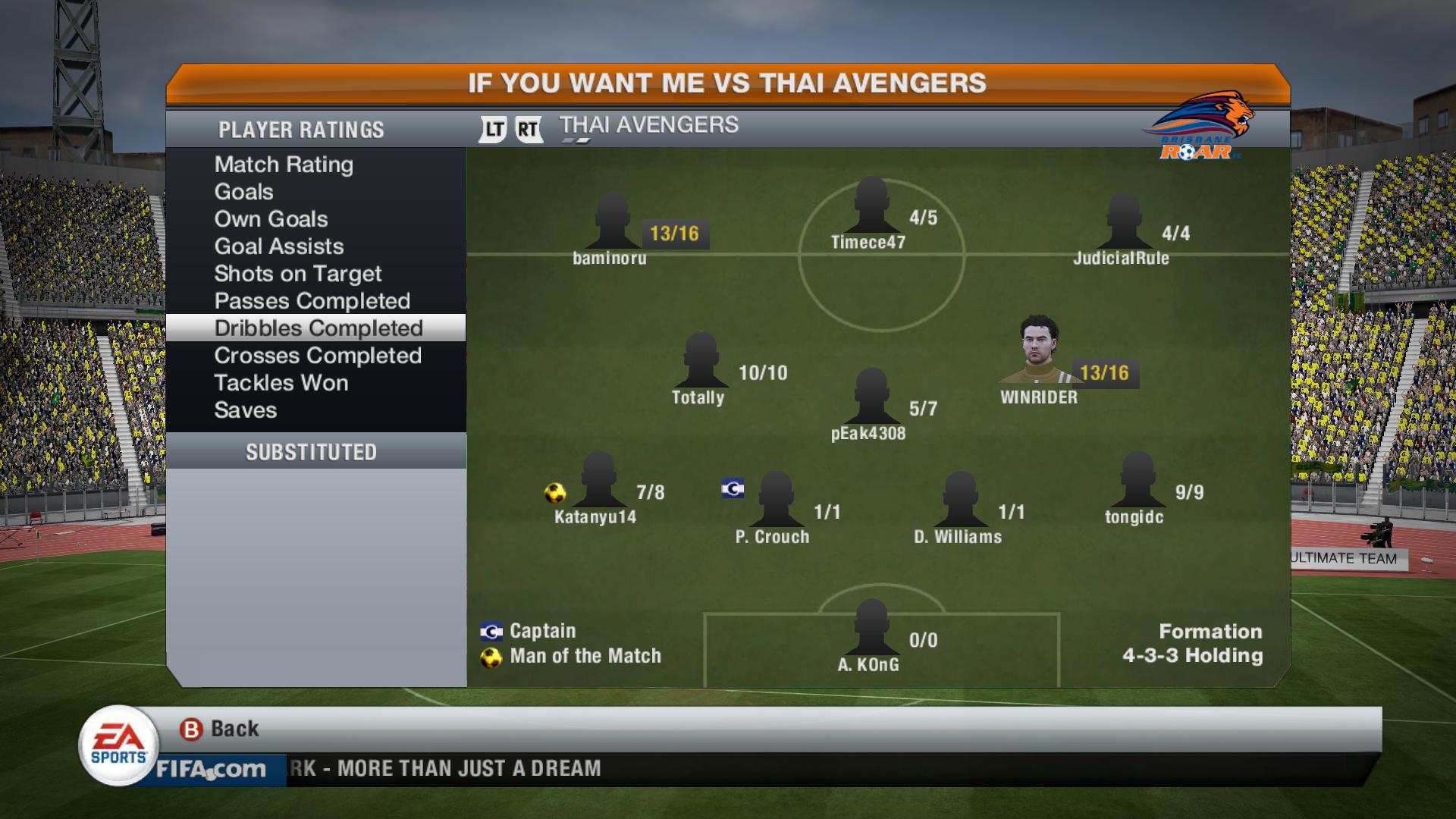Choose midfielder Totally
The height and width of the screenshot is (819, 1456).
(x=701, y=362)
